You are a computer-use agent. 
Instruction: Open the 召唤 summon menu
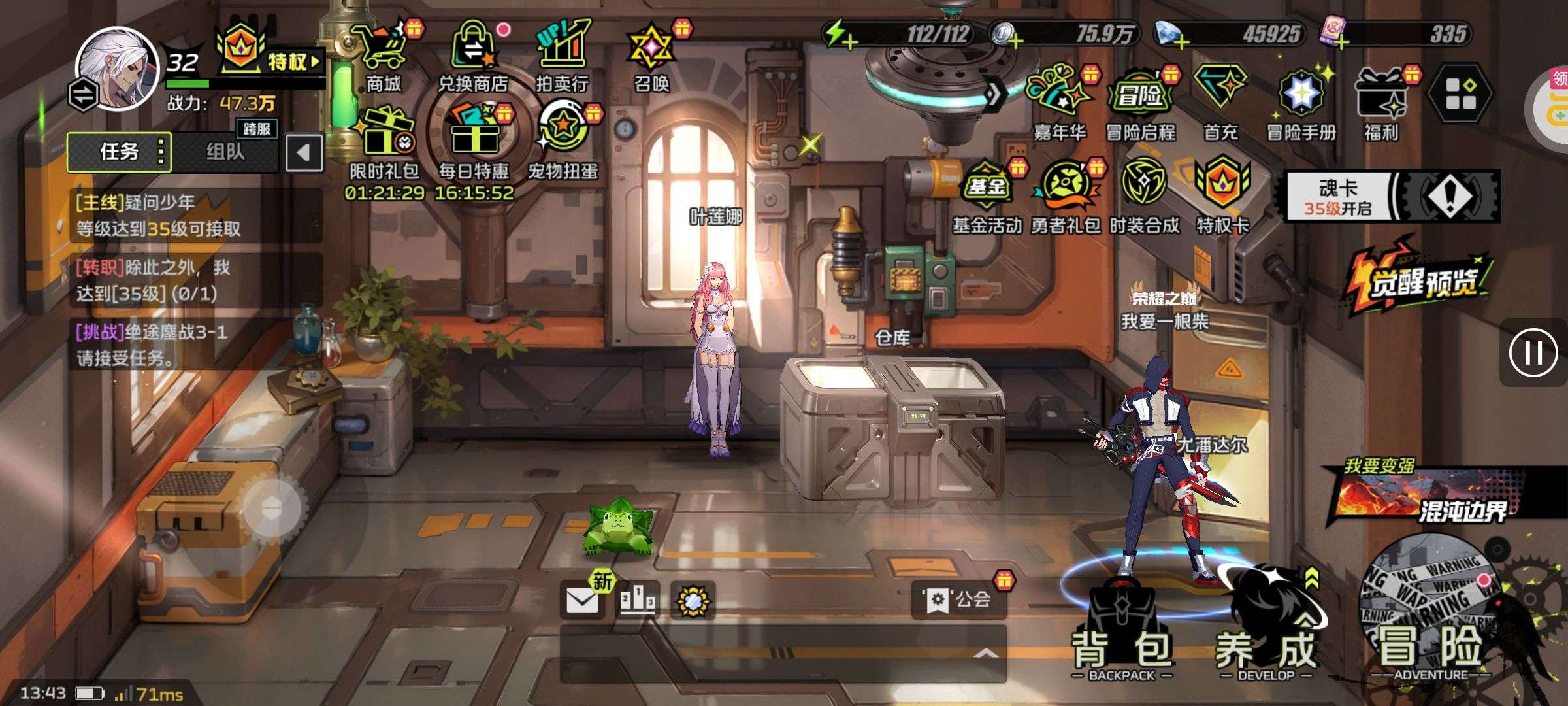point(651,55)
